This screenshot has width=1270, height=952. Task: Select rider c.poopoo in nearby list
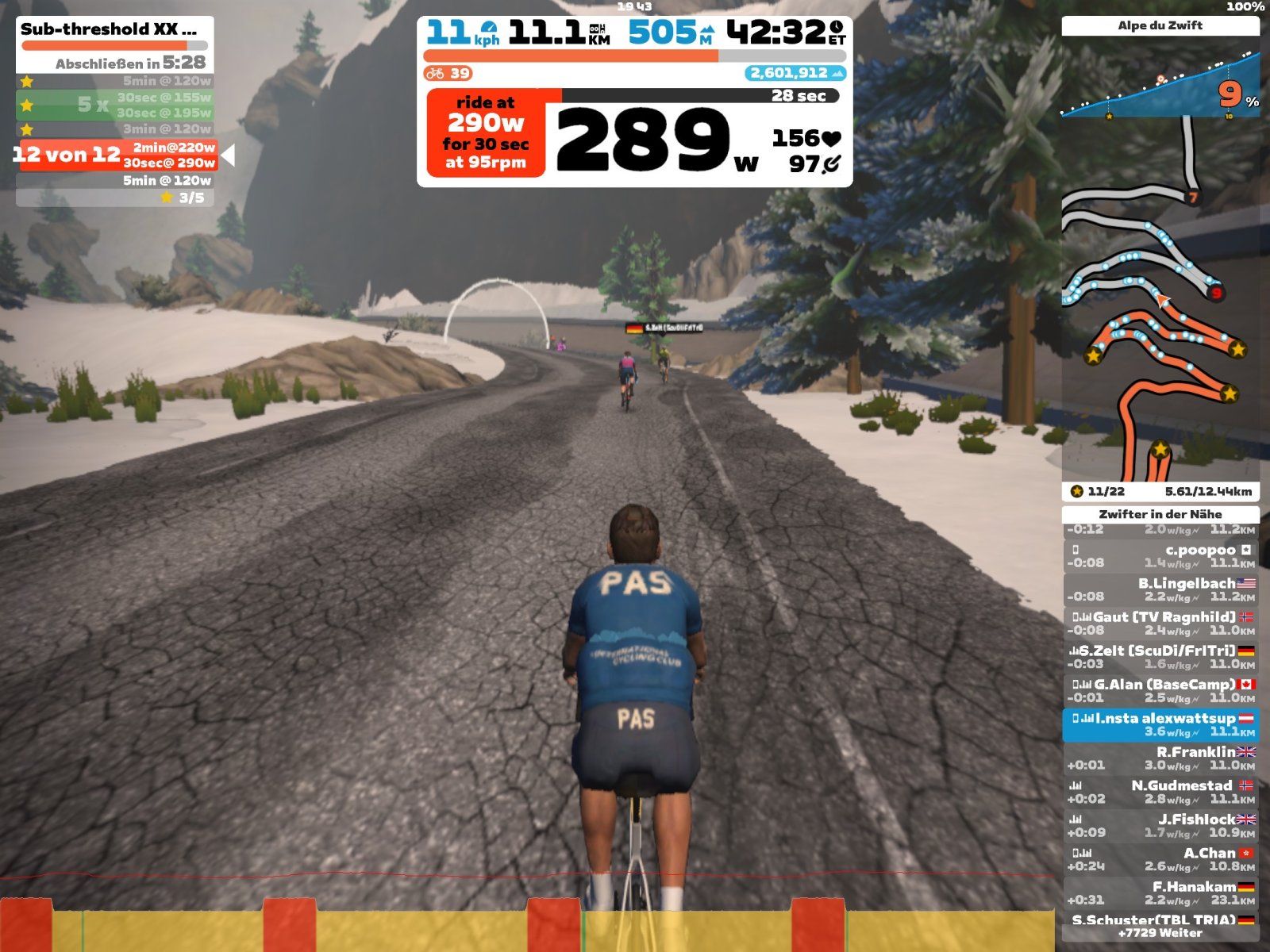[x=1160, y=556]
